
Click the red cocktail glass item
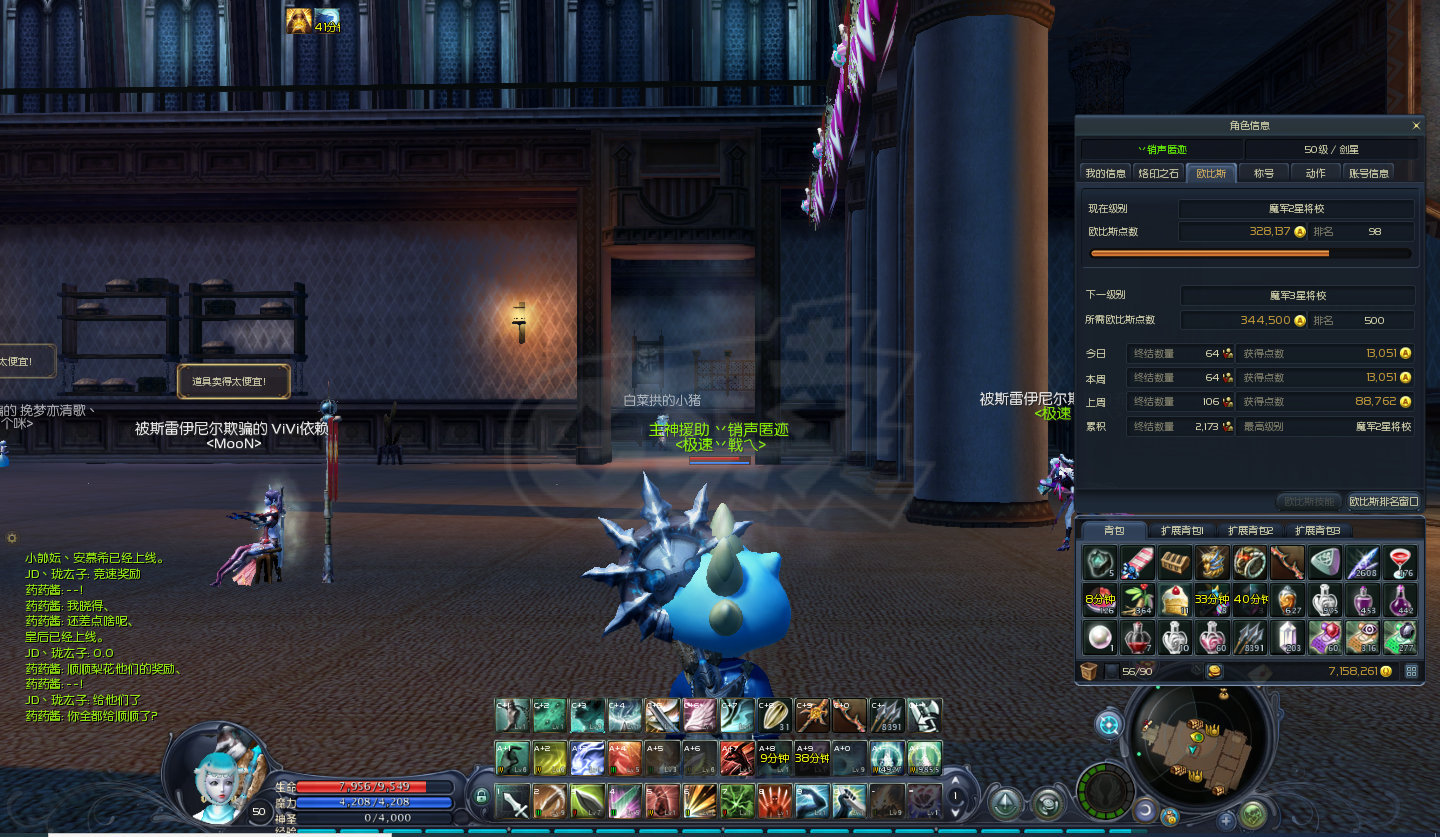point(1400,563)
